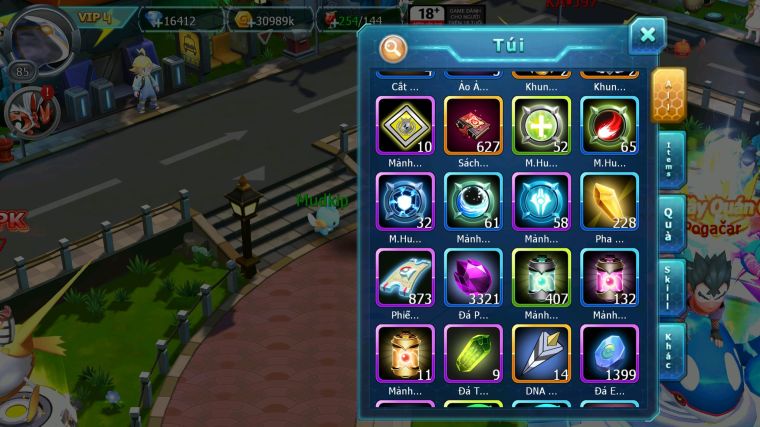Close the Túi bag window
The height and width of the screenshot is (427, 760).
pyautogui.click(x=647, y=36)
